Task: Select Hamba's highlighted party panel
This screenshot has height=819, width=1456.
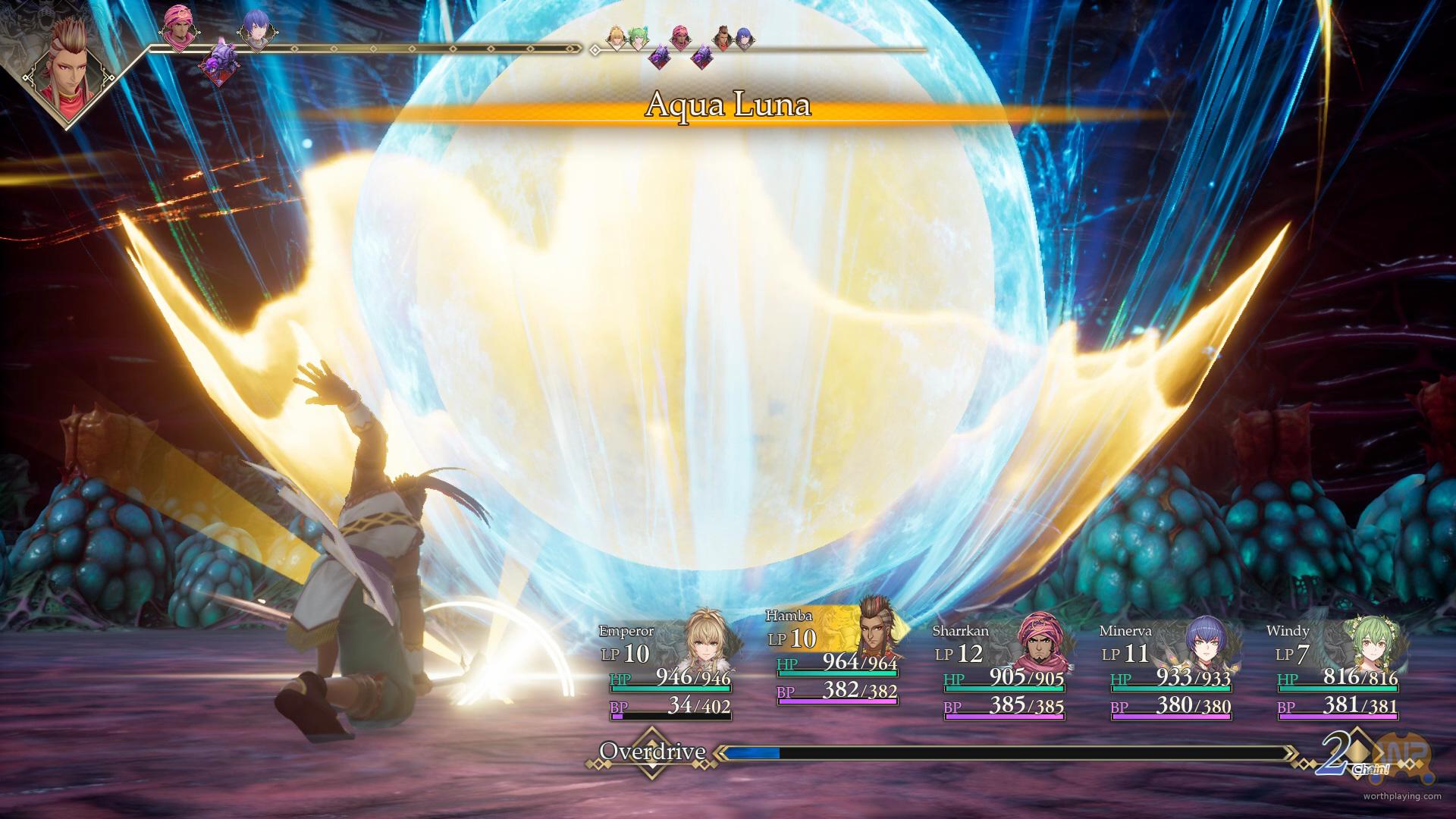Action: [836, 656]
